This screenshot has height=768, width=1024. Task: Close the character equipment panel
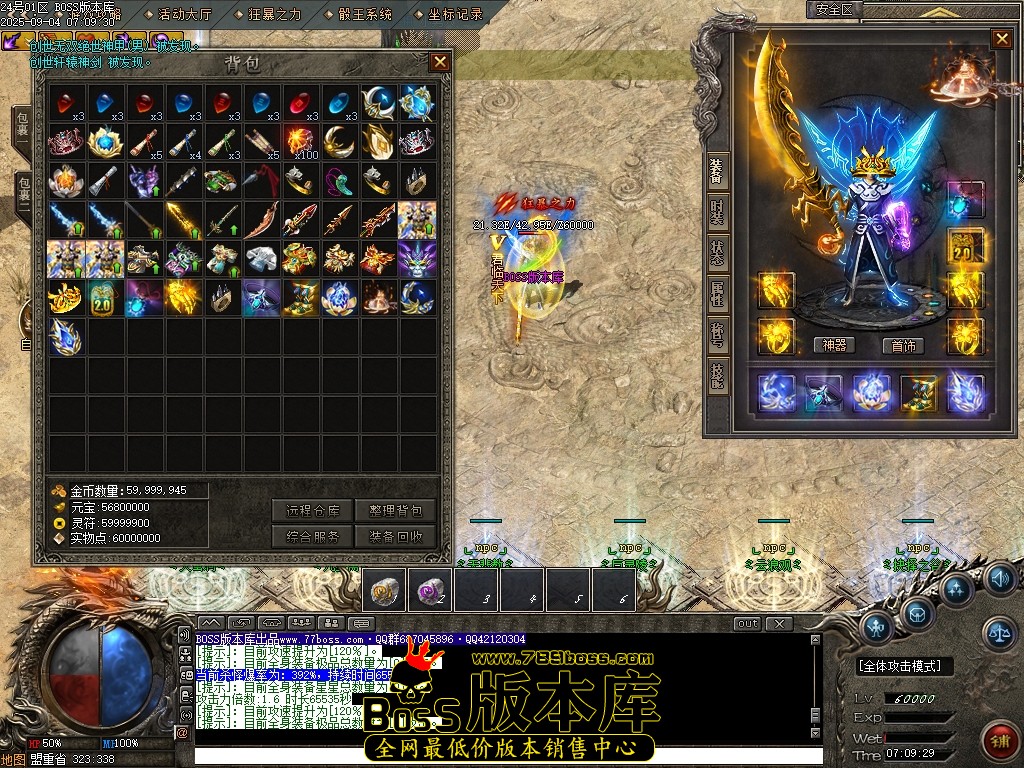[x=1001, y=39]
